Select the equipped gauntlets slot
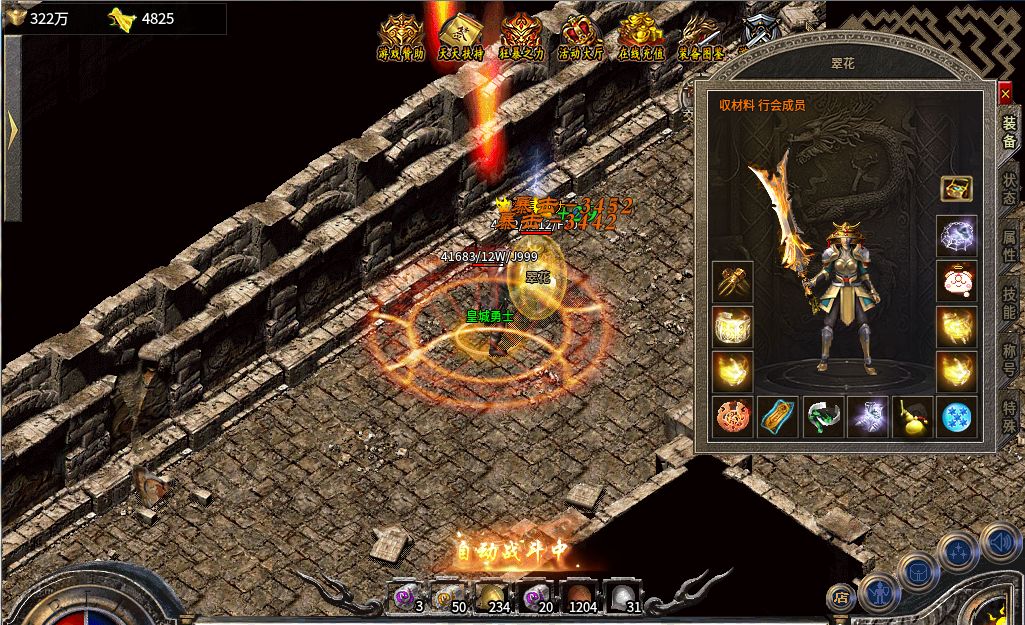Viewport: 1025px width, 625px height. [x=731, y=282]
